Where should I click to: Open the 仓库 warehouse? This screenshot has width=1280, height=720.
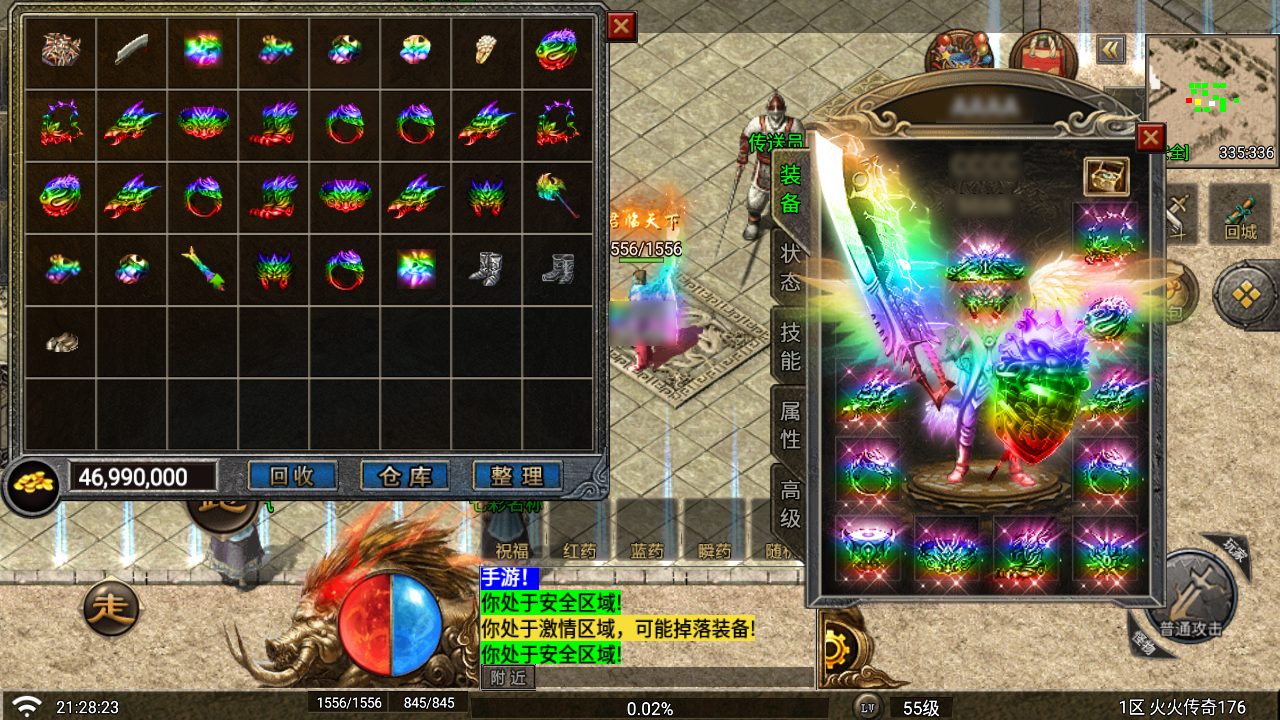click(x=405, y=476)
